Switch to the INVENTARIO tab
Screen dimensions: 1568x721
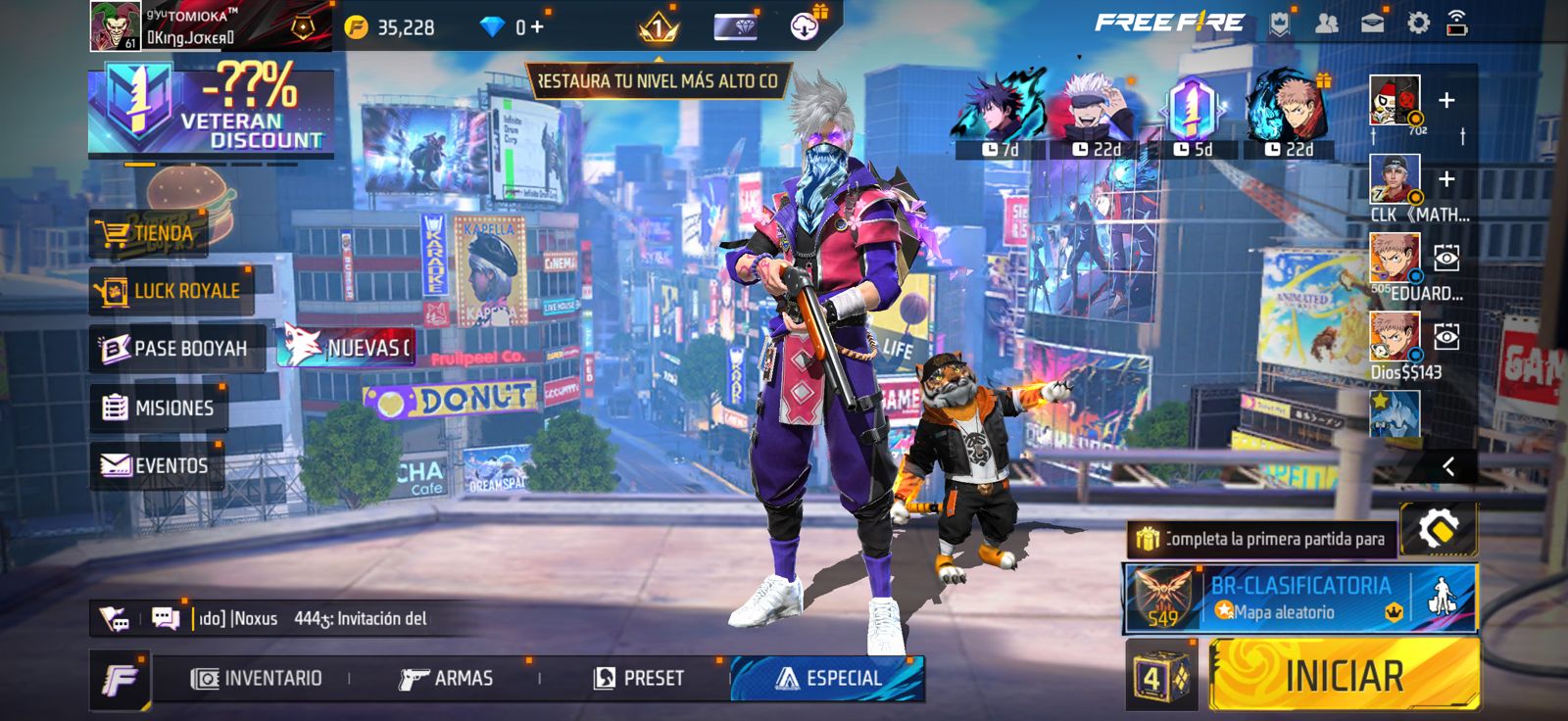tap(257, 678)
